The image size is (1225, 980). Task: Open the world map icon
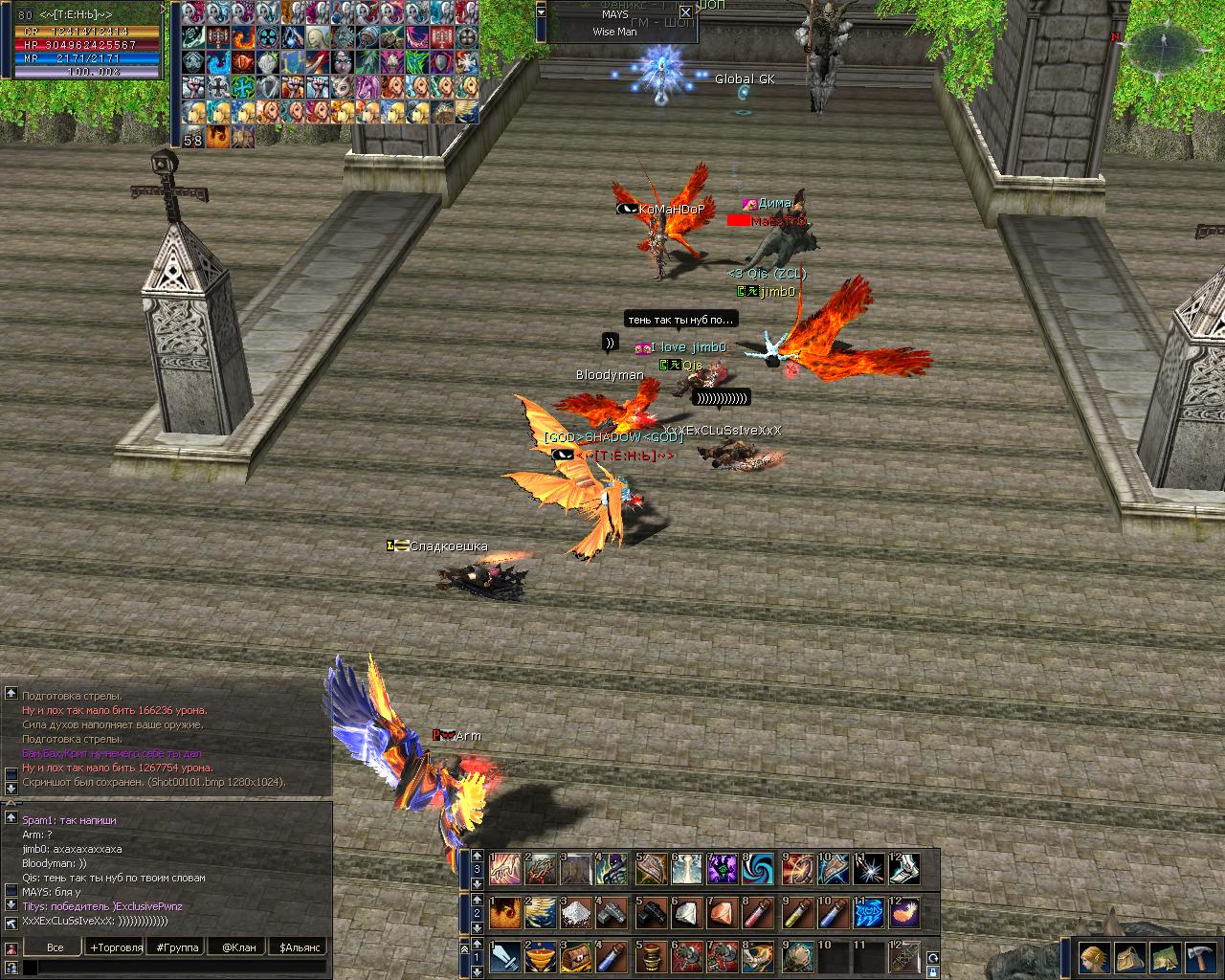pos(1166,956)
